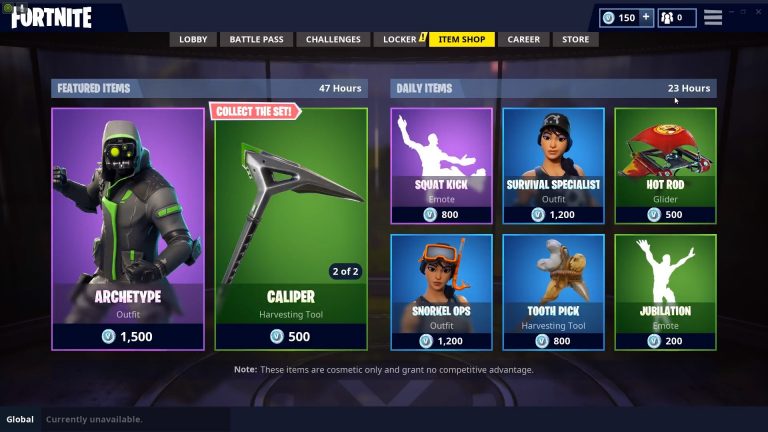Click the plus button to add V-Bucks
768x432 pixels.
[x=646, y=17]
